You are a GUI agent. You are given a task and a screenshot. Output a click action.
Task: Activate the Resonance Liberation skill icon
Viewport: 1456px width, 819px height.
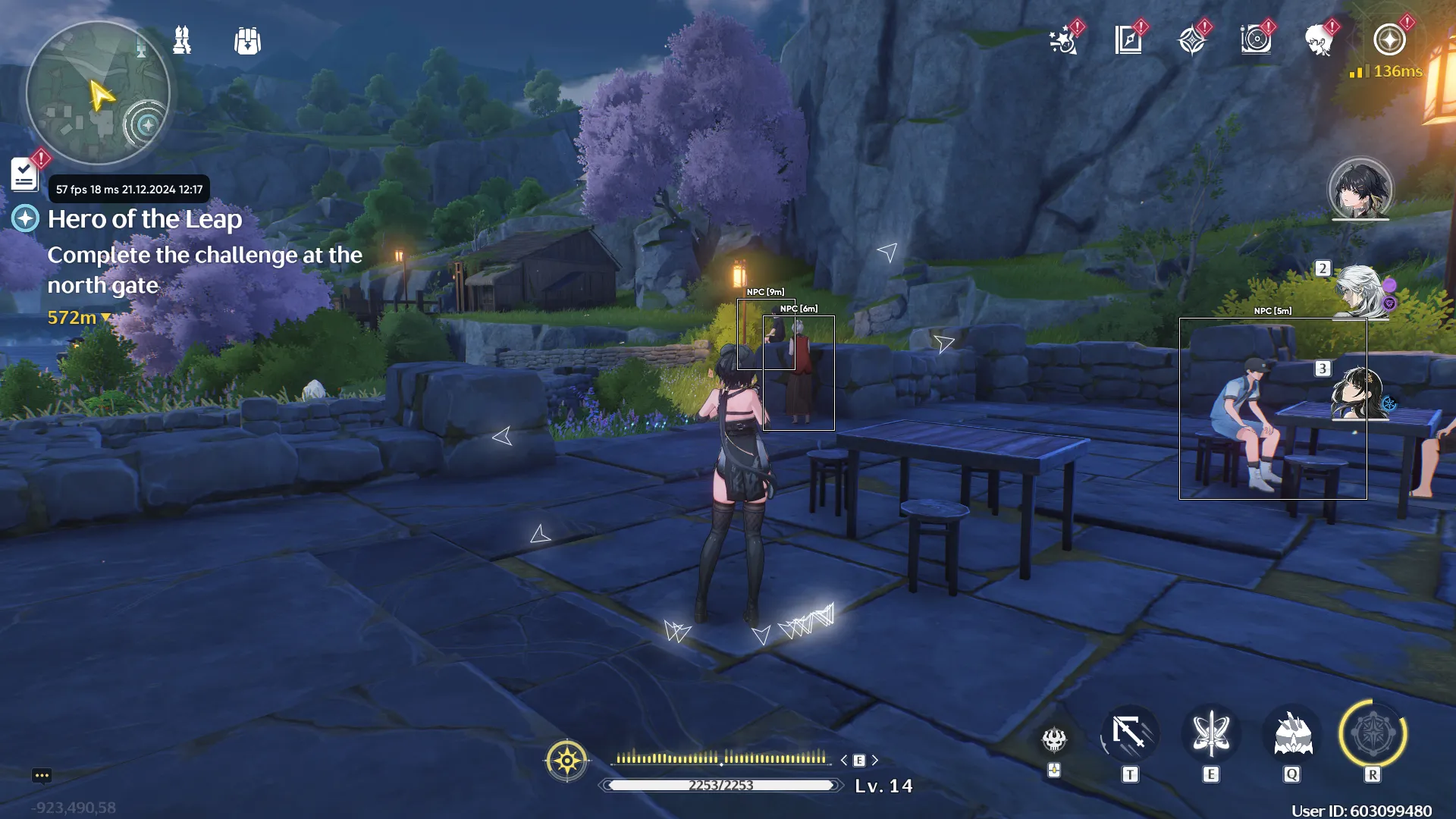[1373, 734]
